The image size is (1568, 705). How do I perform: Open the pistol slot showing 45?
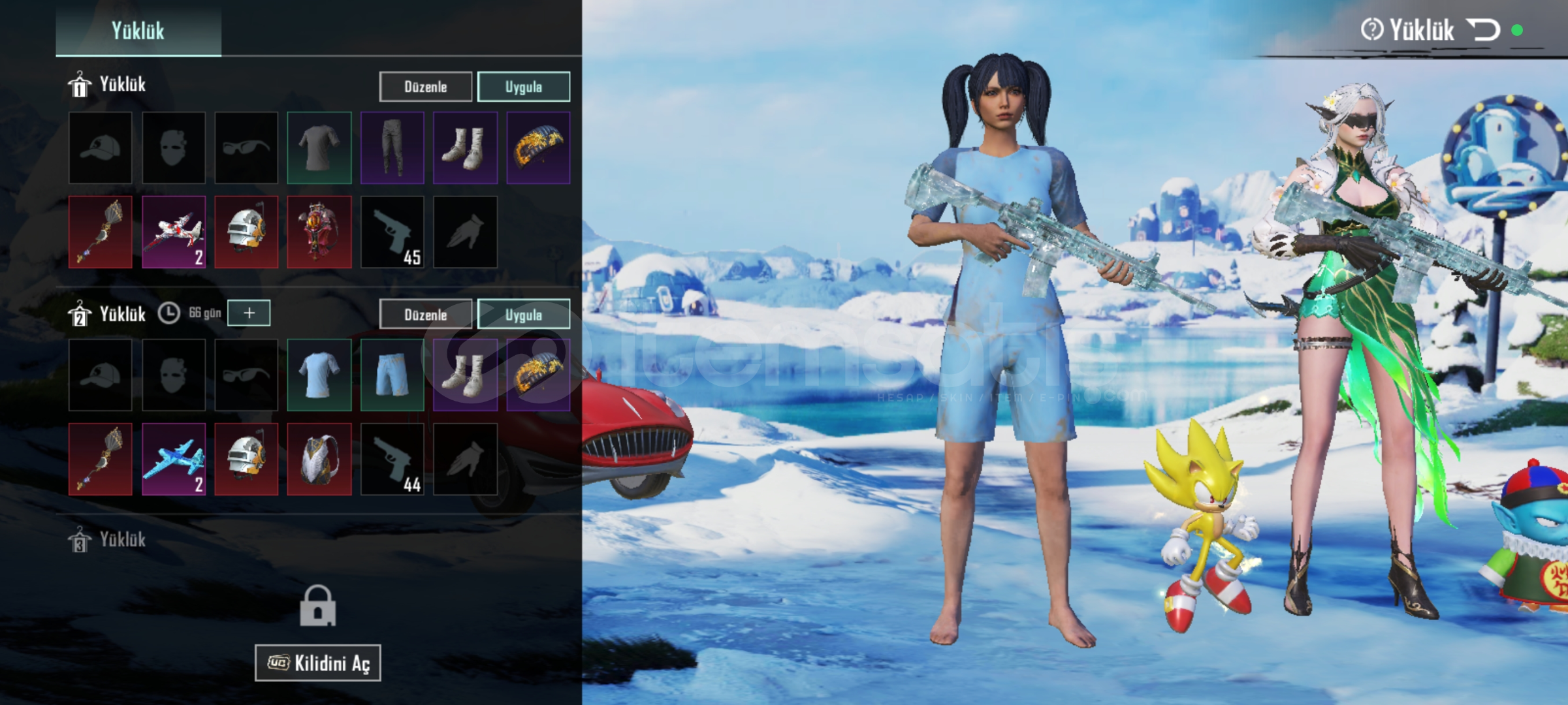[x=392, y=232]
